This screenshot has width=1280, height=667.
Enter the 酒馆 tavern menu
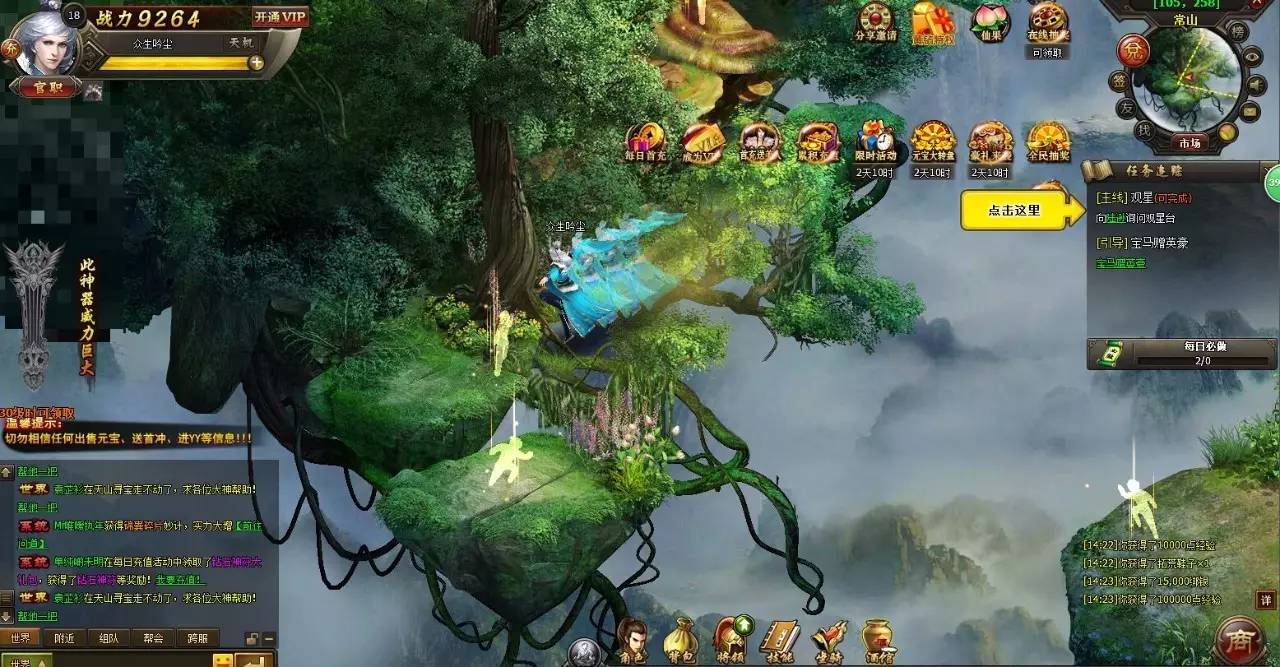tap(877, 640)
